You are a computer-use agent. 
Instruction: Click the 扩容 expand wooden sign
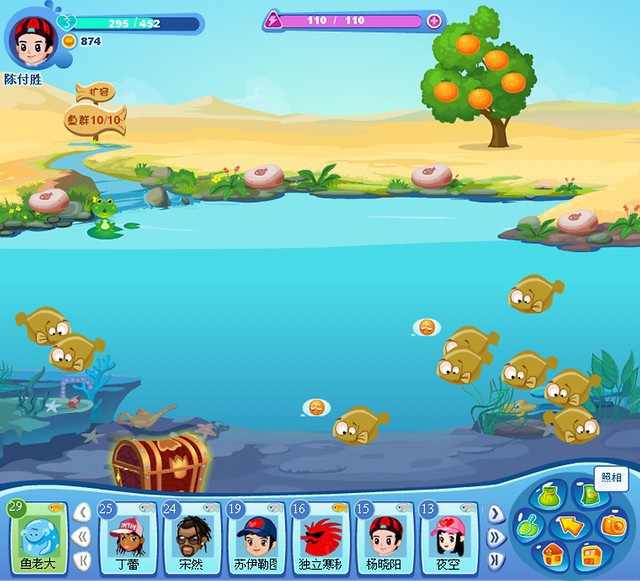click(98, 93)
